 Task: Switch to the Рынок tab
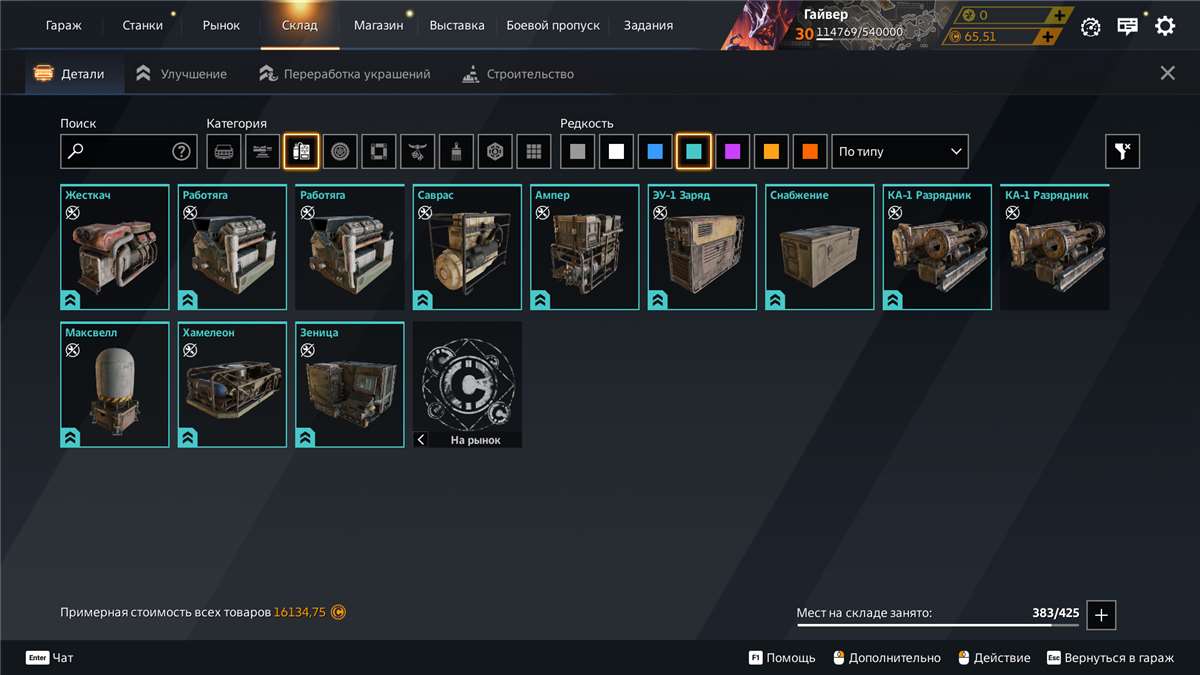(x=221, y=26)
